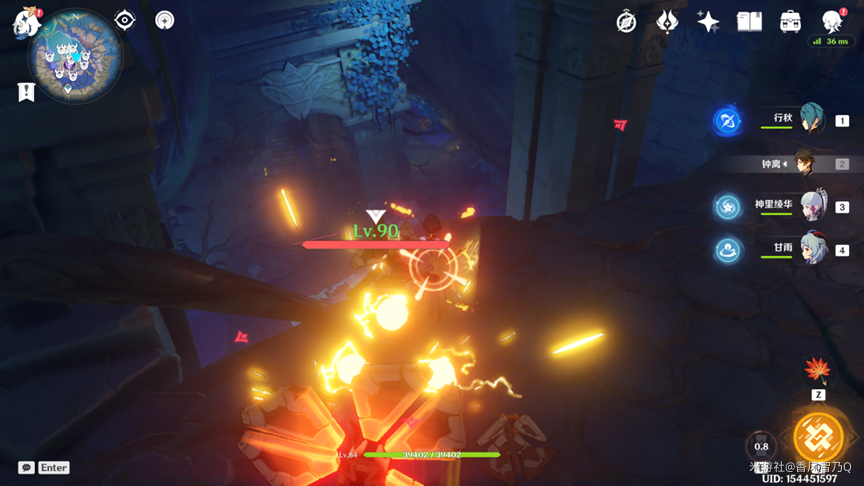Open the Paimon menu
Viewport: 864px width, 486px height.
(x=26, y=21)
